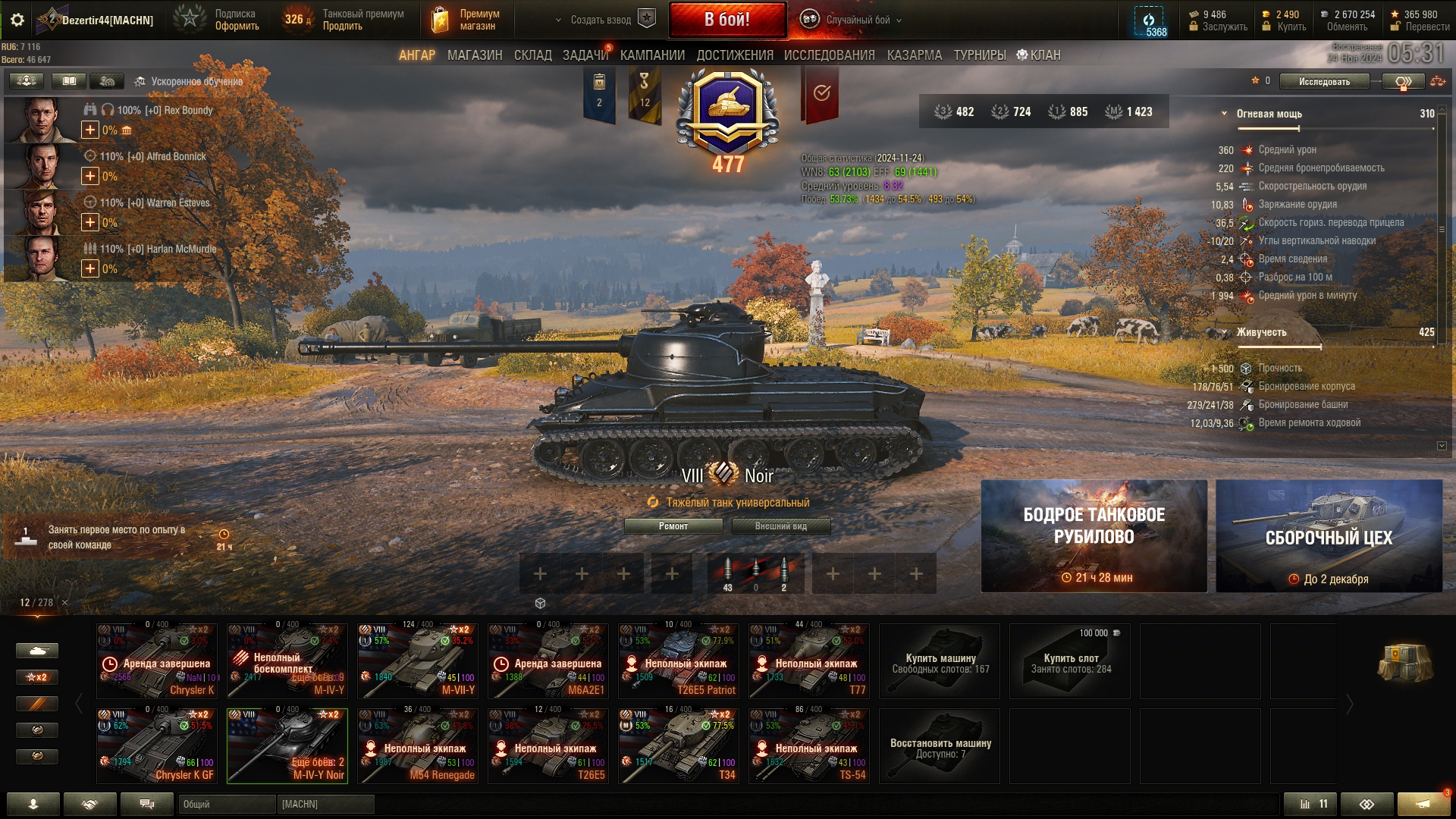This screenshot has width=1456, height=819.
Task: Open the Внешний вид customization
Action: click(780, 526)
